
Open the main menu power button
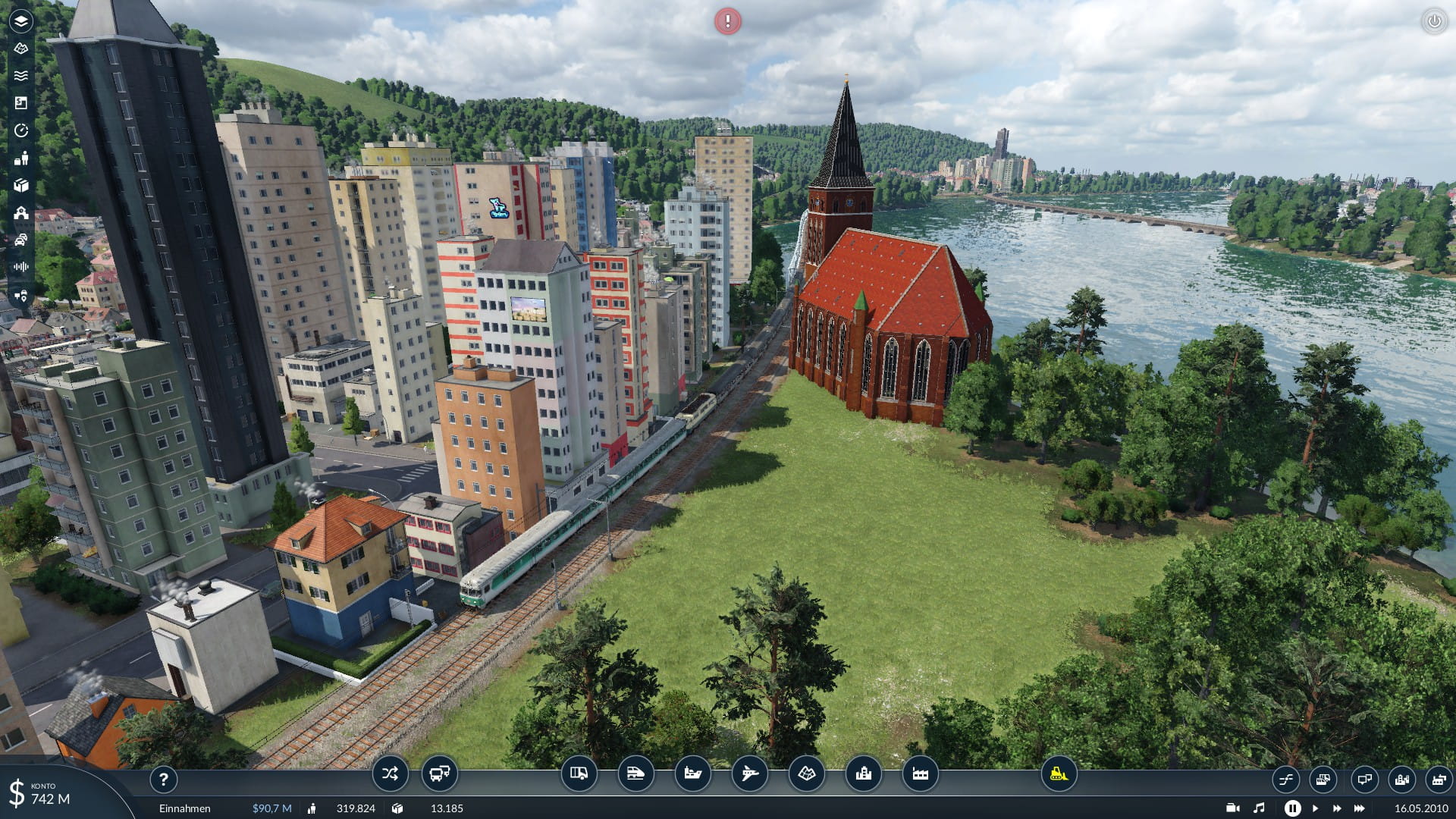pyautogui.click(x=1434, y=21)
